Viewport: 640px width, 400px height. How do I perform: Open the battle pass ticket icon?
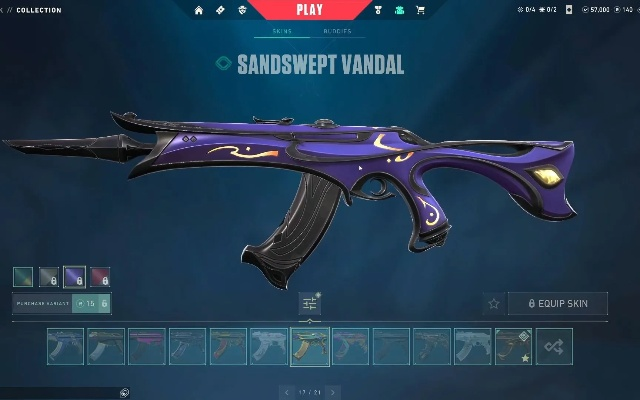(220, 10)
